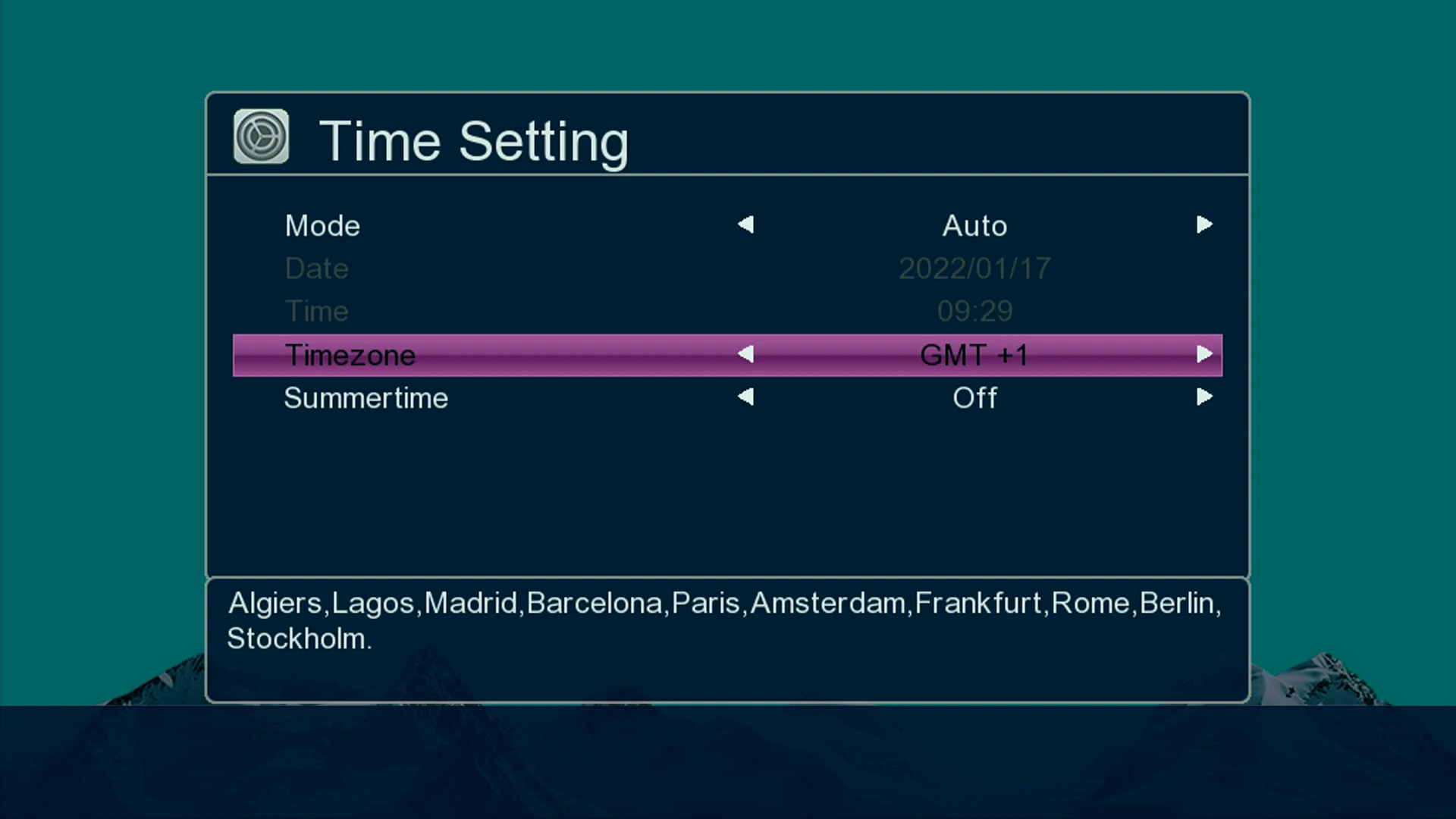Increase timezone with right arrow near GMT +1
Viewport: 1456px width, 819px height.
click(x=1204, y=354)
